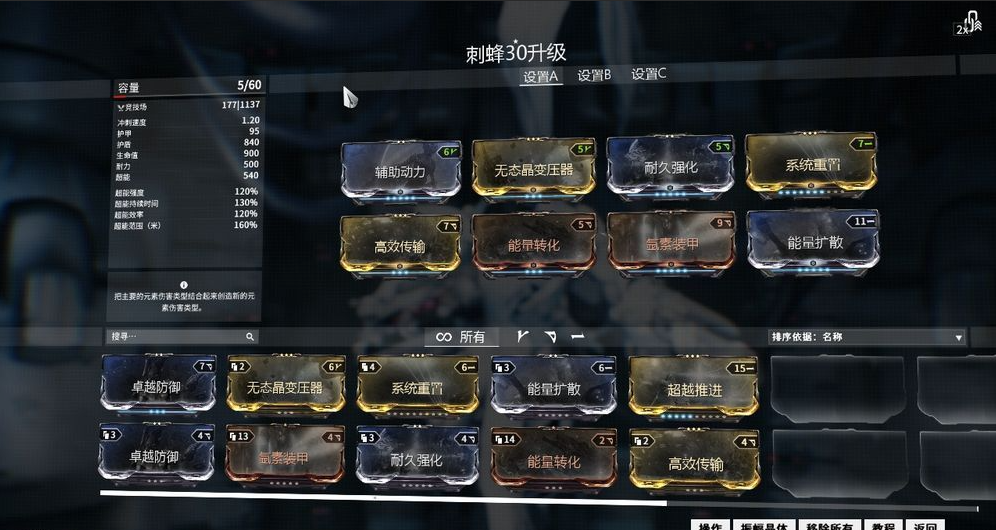Select the equipped 无态晶变压器 mod in upgrade slots
Screen dimensions: 996x530
coord(533,169)
